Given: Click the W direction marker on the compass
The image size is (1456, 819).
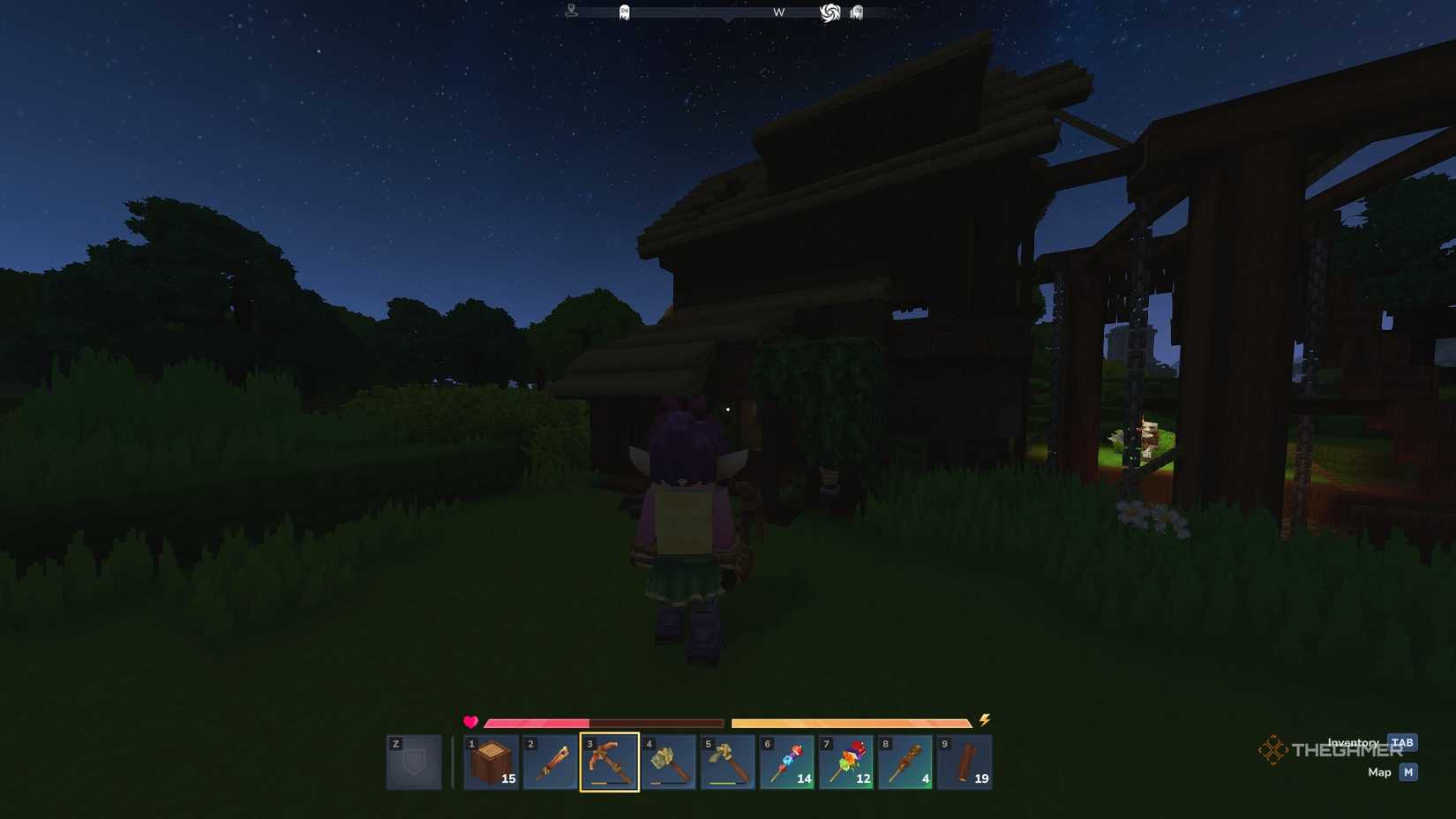Looking at the screenshot, I should click(x=778, y=12).
